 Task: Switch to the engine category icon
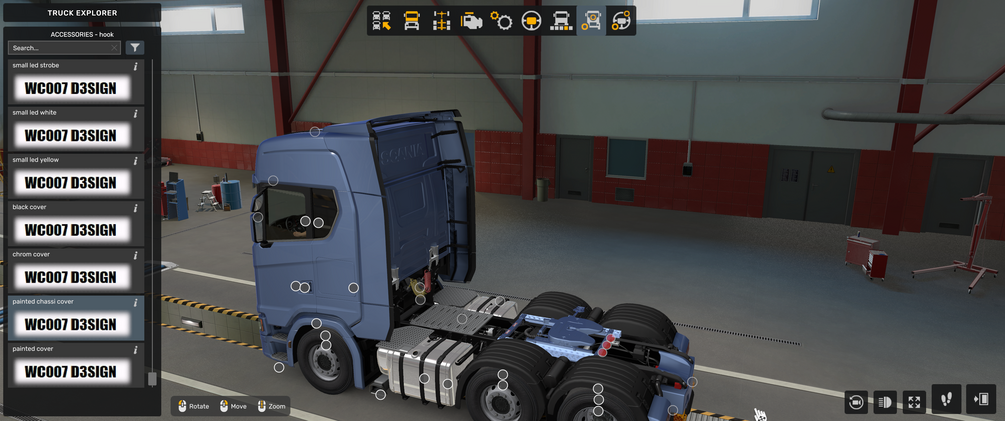click(471, 20)
